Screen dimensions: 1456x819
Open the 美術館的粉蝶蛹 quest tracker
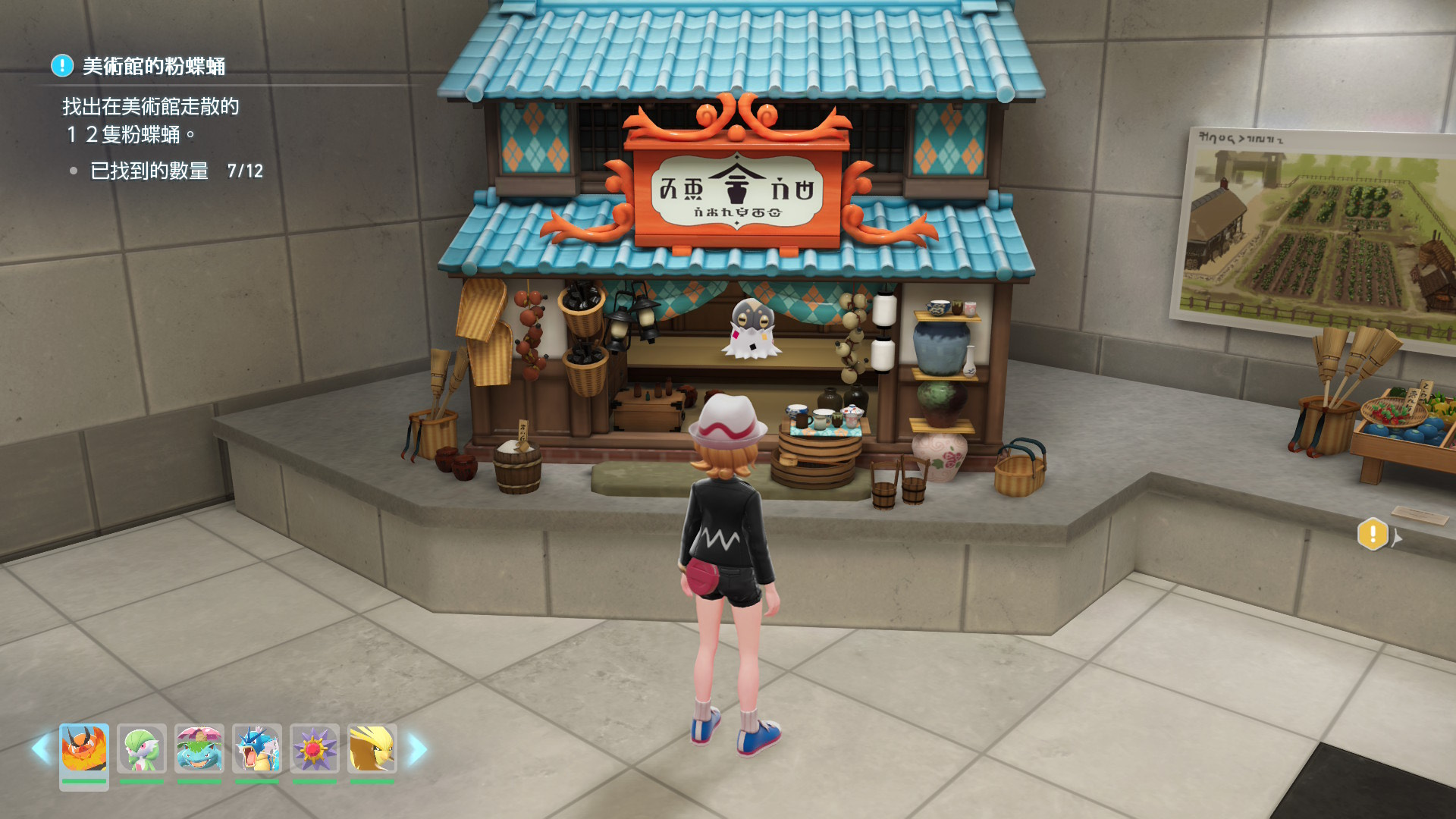pos(153,67)
